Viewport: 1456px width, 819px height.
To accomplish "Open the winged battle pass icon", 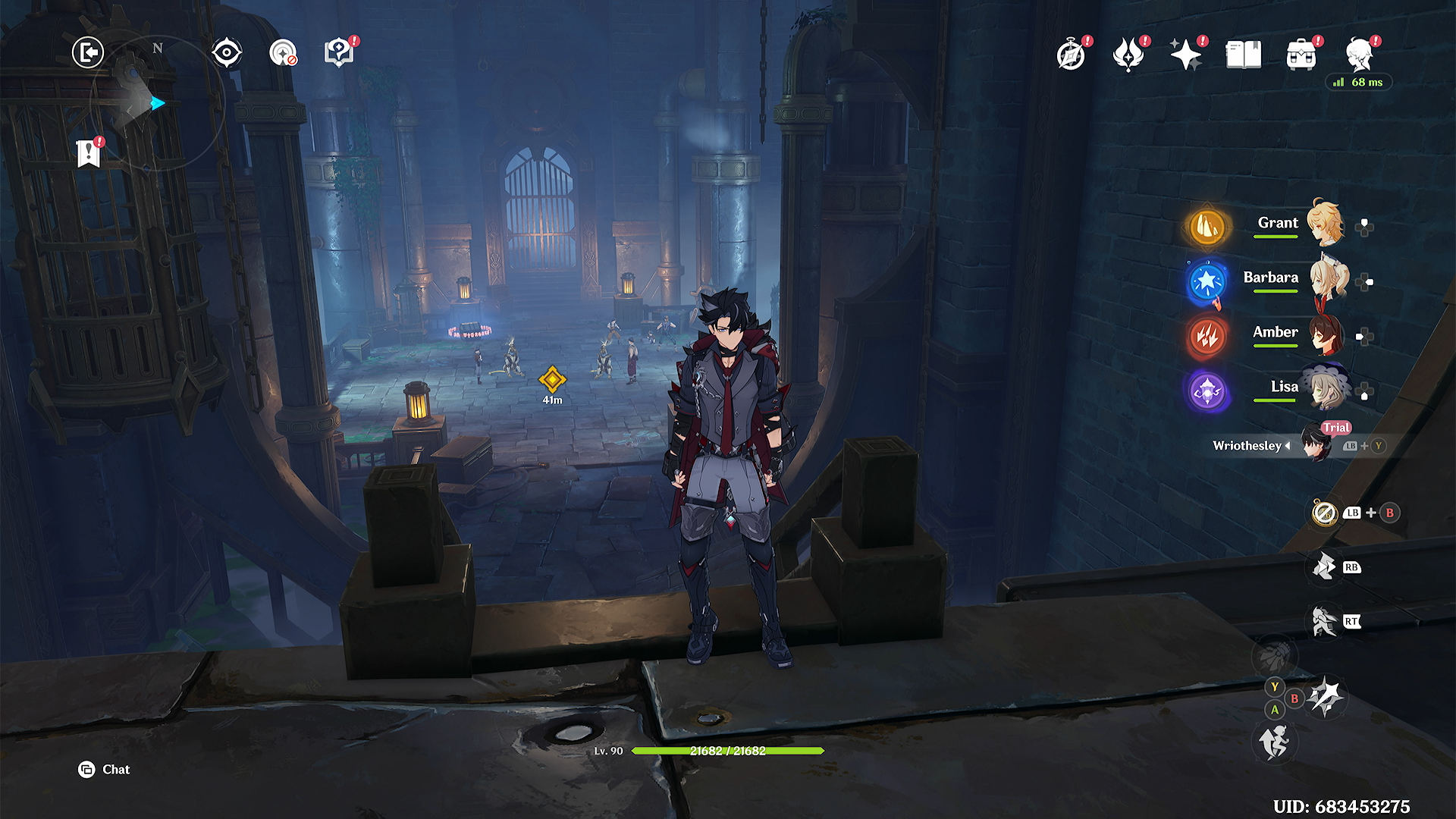I will coord(1128,55).
